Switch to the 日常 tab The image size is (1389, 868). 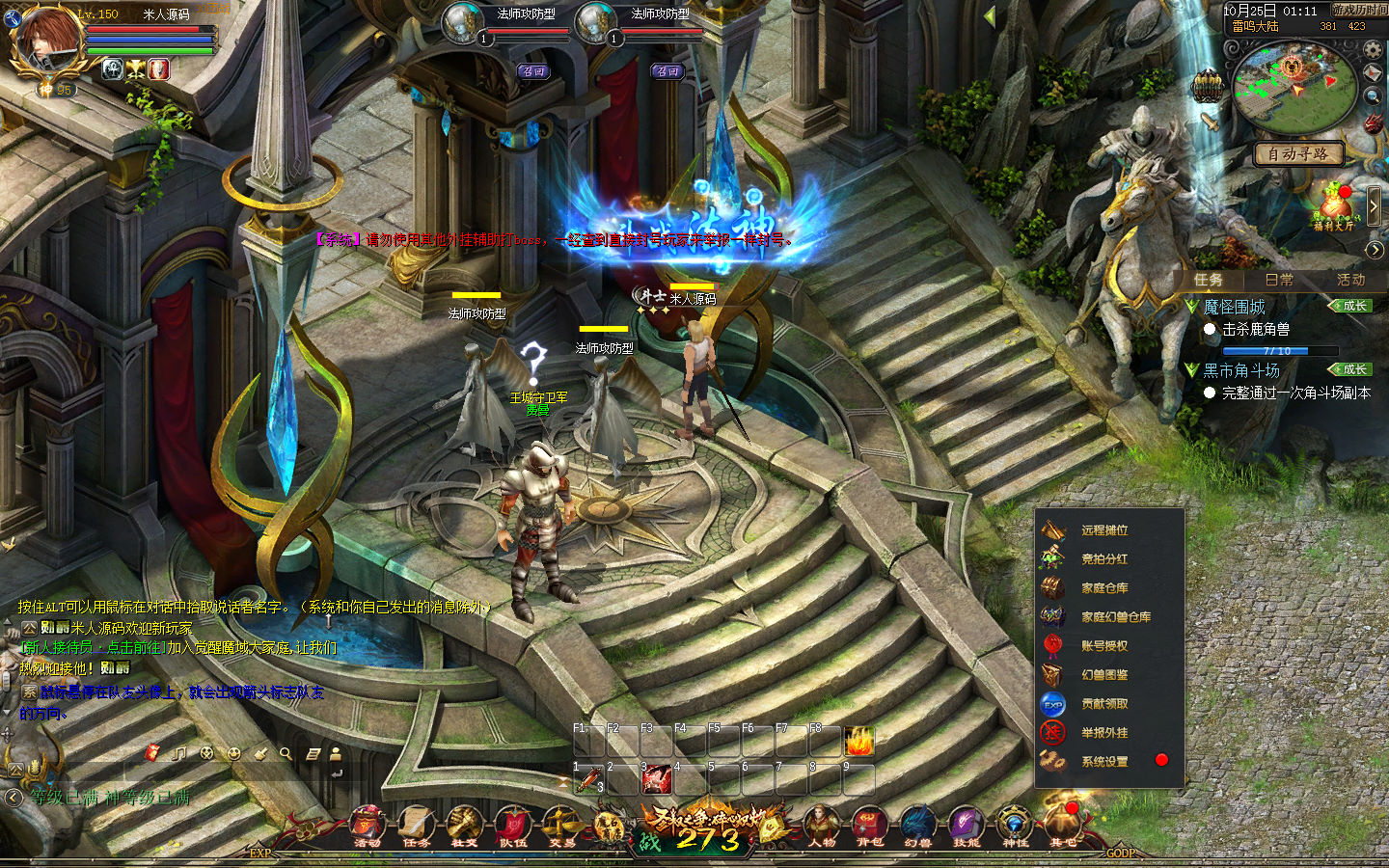tap(1279, 280)
